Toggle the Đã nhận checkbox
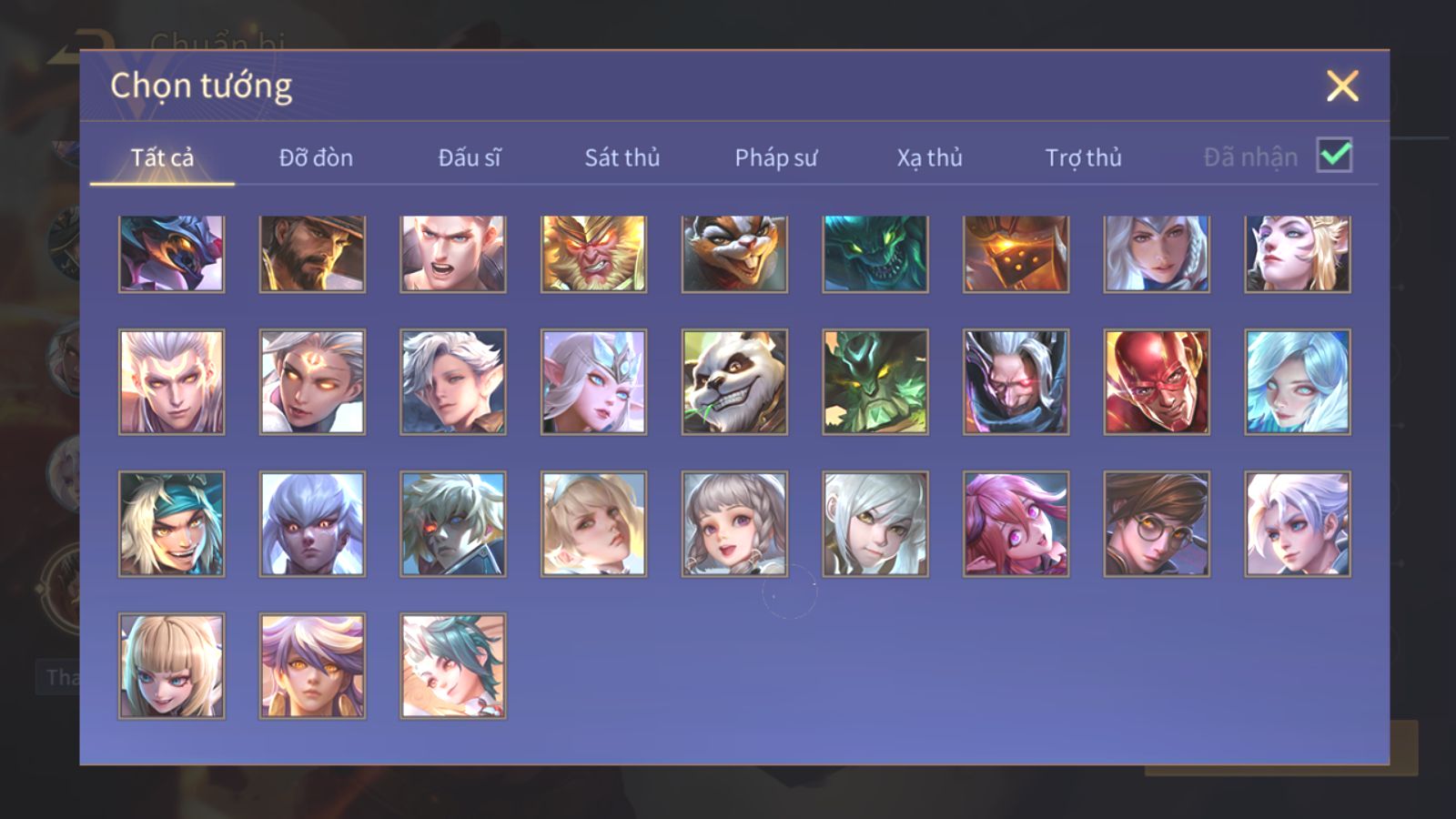 1334,156
